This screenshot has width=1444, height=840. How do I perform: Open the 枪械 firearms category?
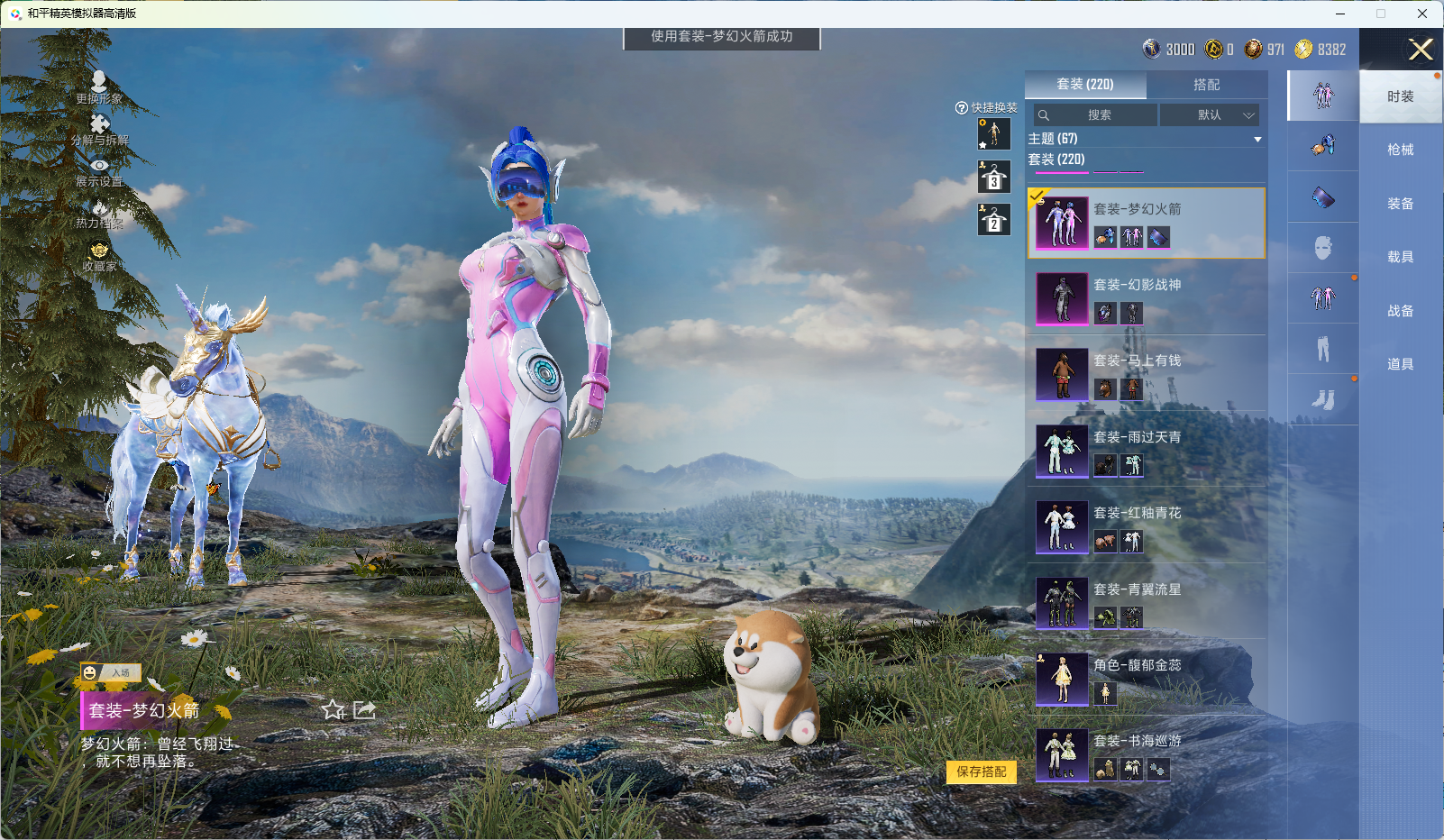(1400, 150)
